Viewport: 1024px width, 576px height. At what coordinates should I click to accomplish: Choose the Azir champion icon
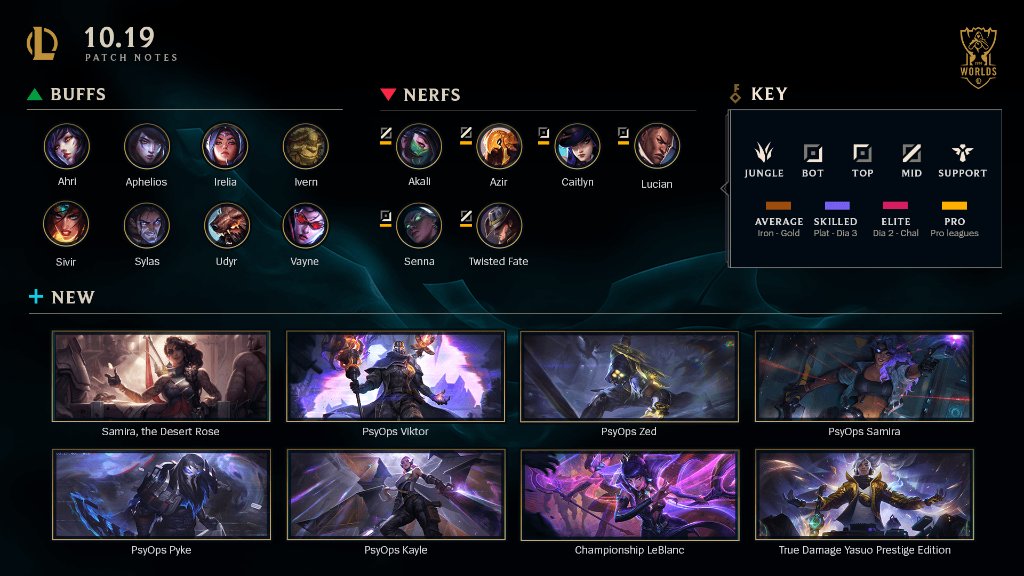tap(499, 146)
